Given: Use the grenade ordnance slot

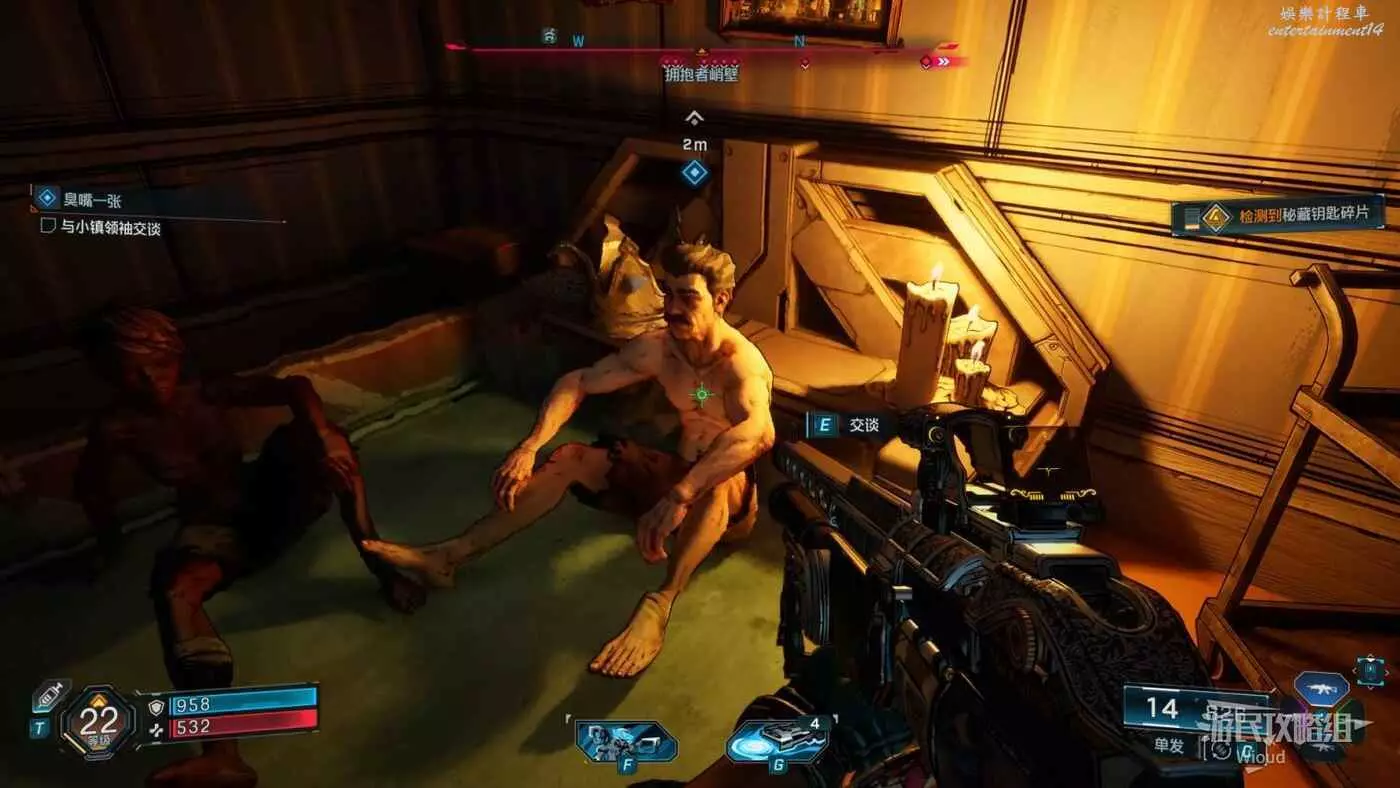Looking at the screenshot, I should pyautogui.click(x=779, y=741).
